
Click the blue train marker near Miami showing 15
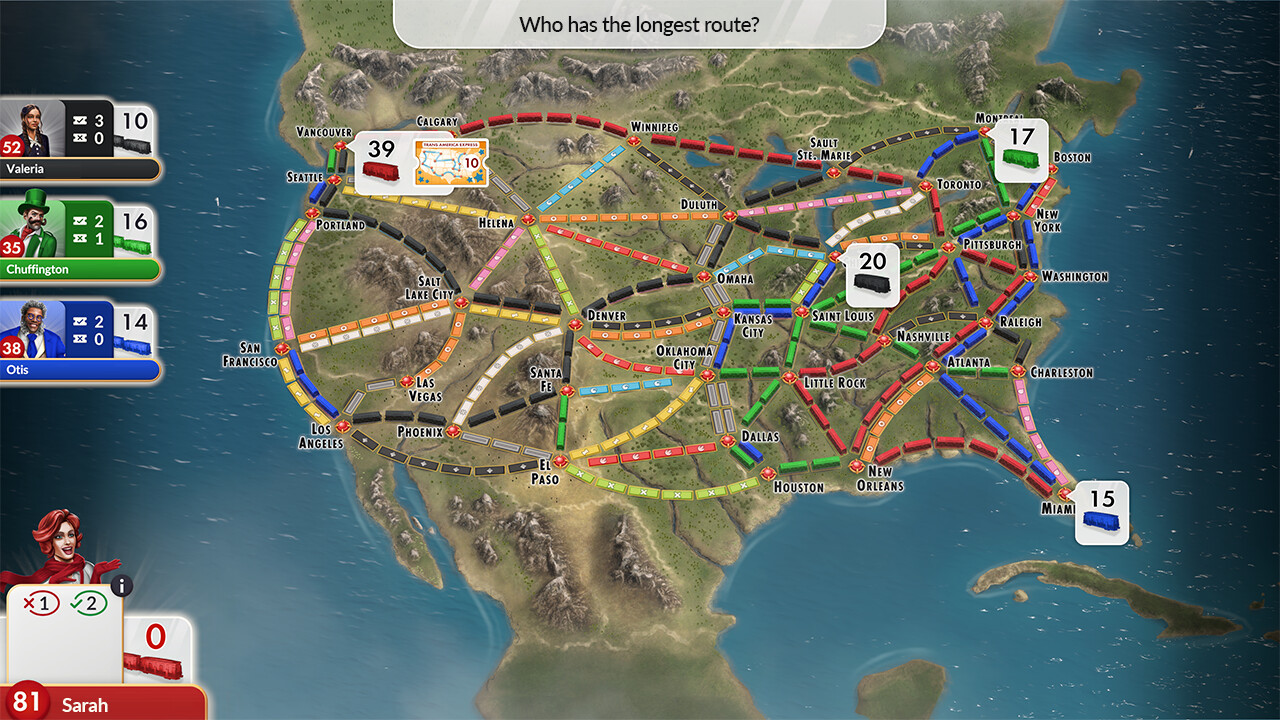pyautogui.click(x=1101, y=512)
